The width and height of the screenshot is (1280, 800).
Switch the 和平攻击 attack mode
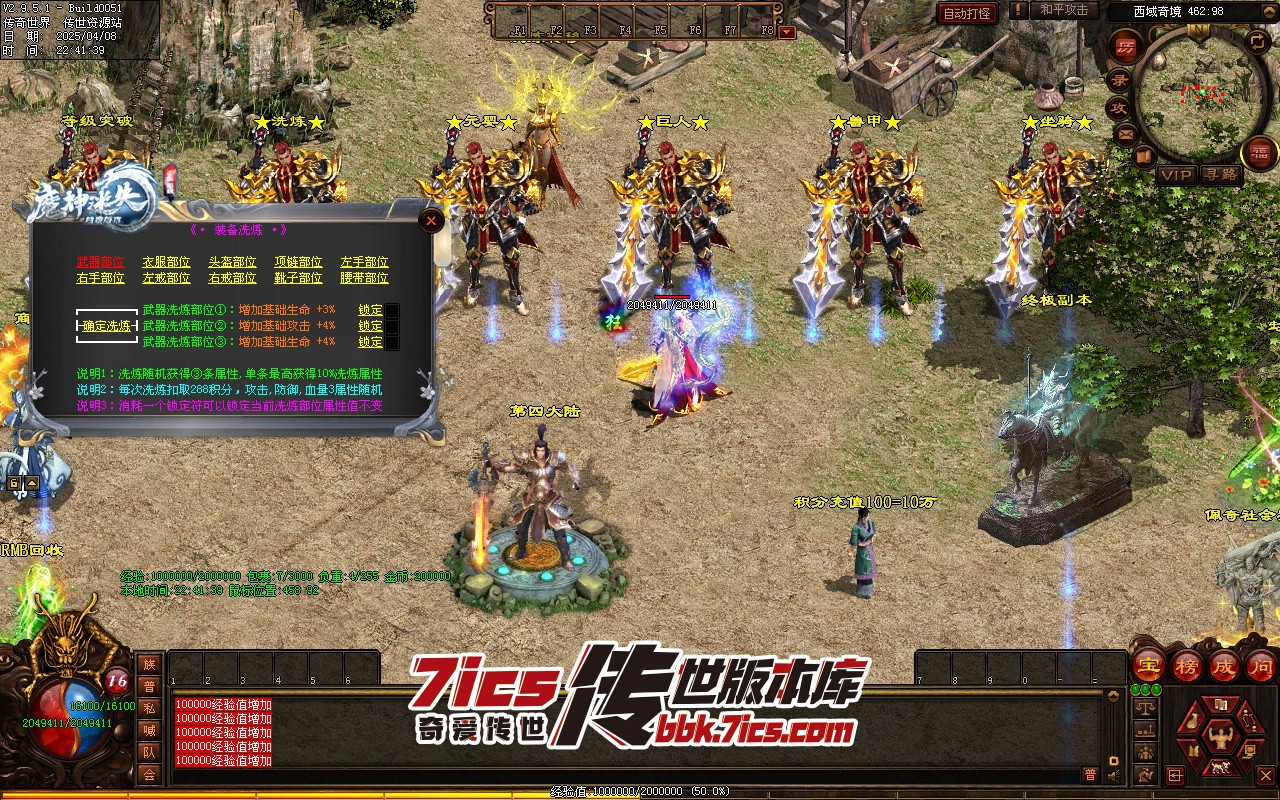1064,10
